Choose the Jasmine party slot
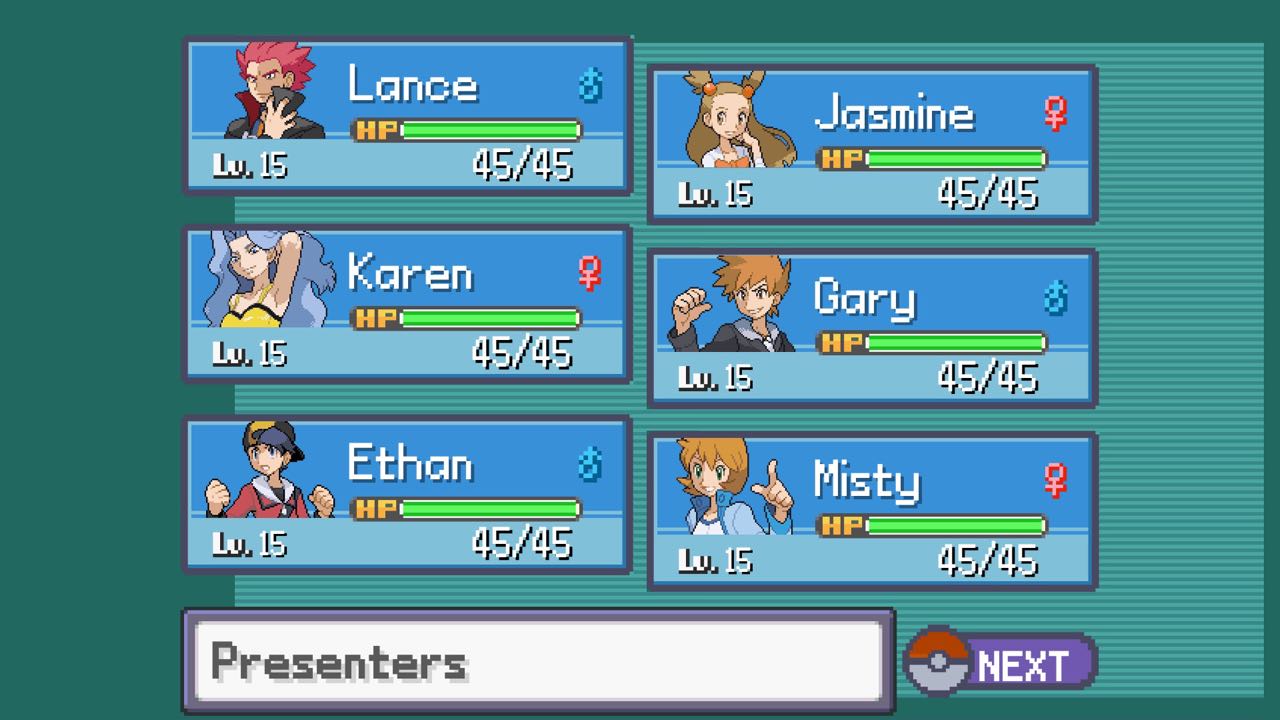Viewport: 1280px width, 720px height. click(871, 143)
